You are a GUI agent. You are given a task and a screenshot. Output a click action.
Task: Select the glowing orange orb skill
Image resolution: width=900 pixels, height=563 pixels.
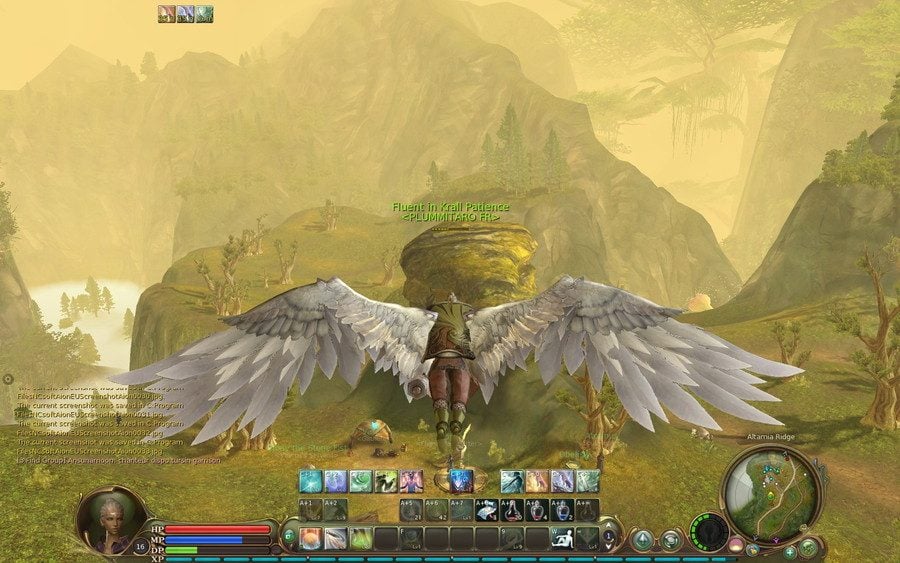[310, 539]
